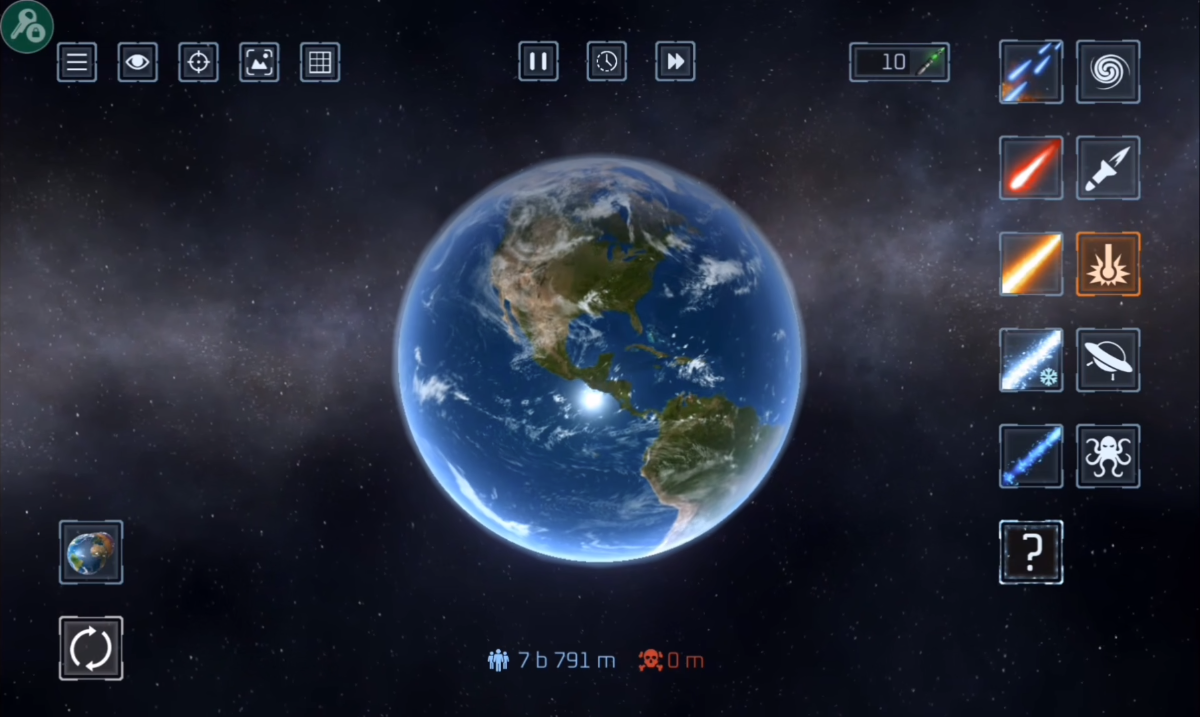1200x717 pixels.
Task: Reset the planet with circular arrows
Action: (x=91, y=648)
